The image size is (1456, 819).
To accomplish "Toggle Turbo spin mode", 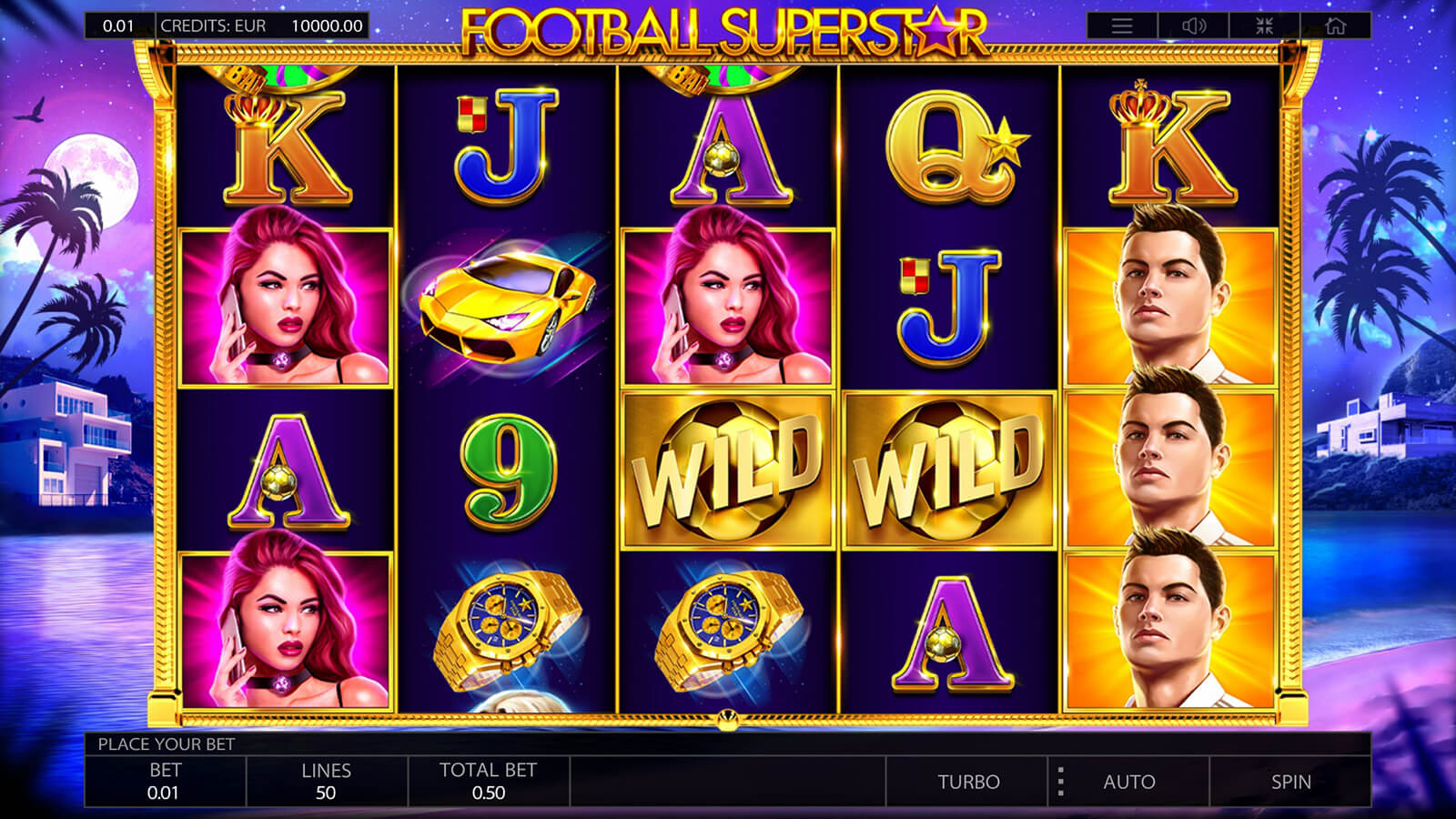I will [x=968, y=782].
